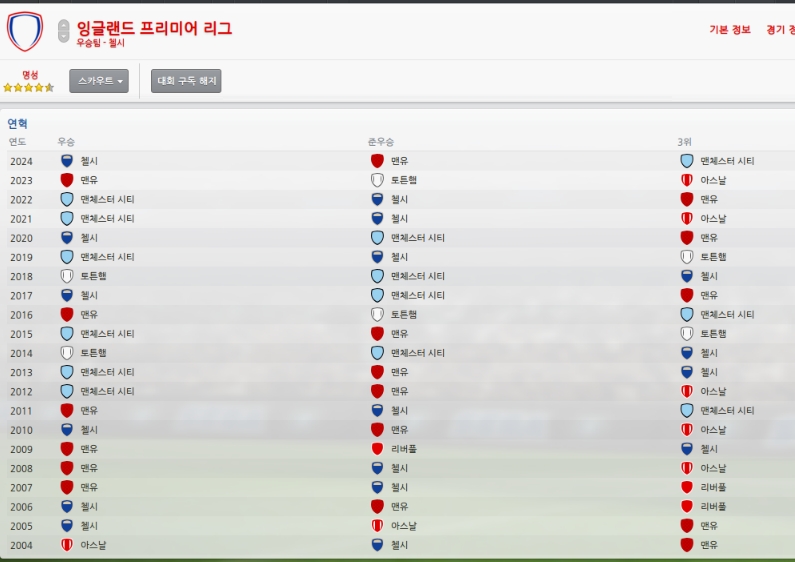Open 2022 champion 맨체스터 시티
Image resolution: width=795 pixels, height=562 pixels.
click(x=107, y=199)
